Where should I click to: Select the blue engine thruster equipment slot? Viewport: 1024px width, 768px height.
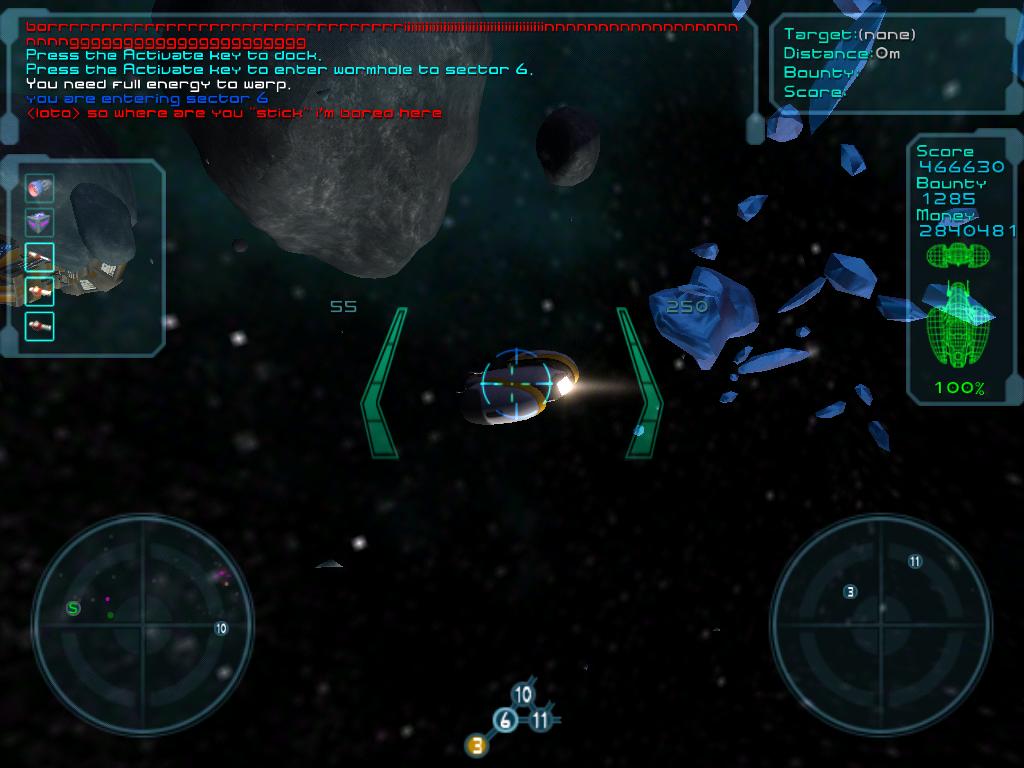[x=40, y=188]
